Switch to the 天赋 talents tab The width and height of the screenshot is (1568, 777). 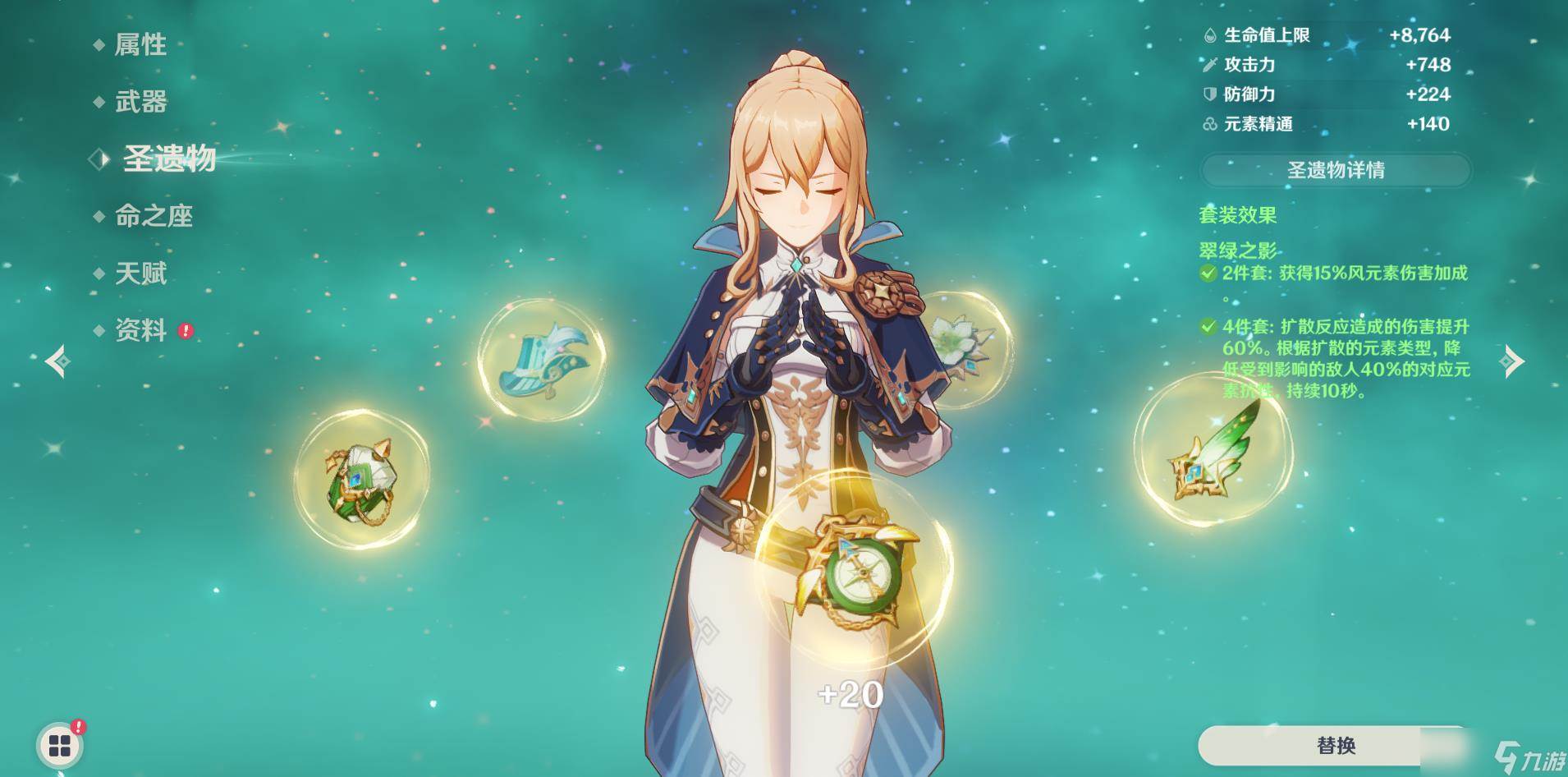click(x=140, y=274)
